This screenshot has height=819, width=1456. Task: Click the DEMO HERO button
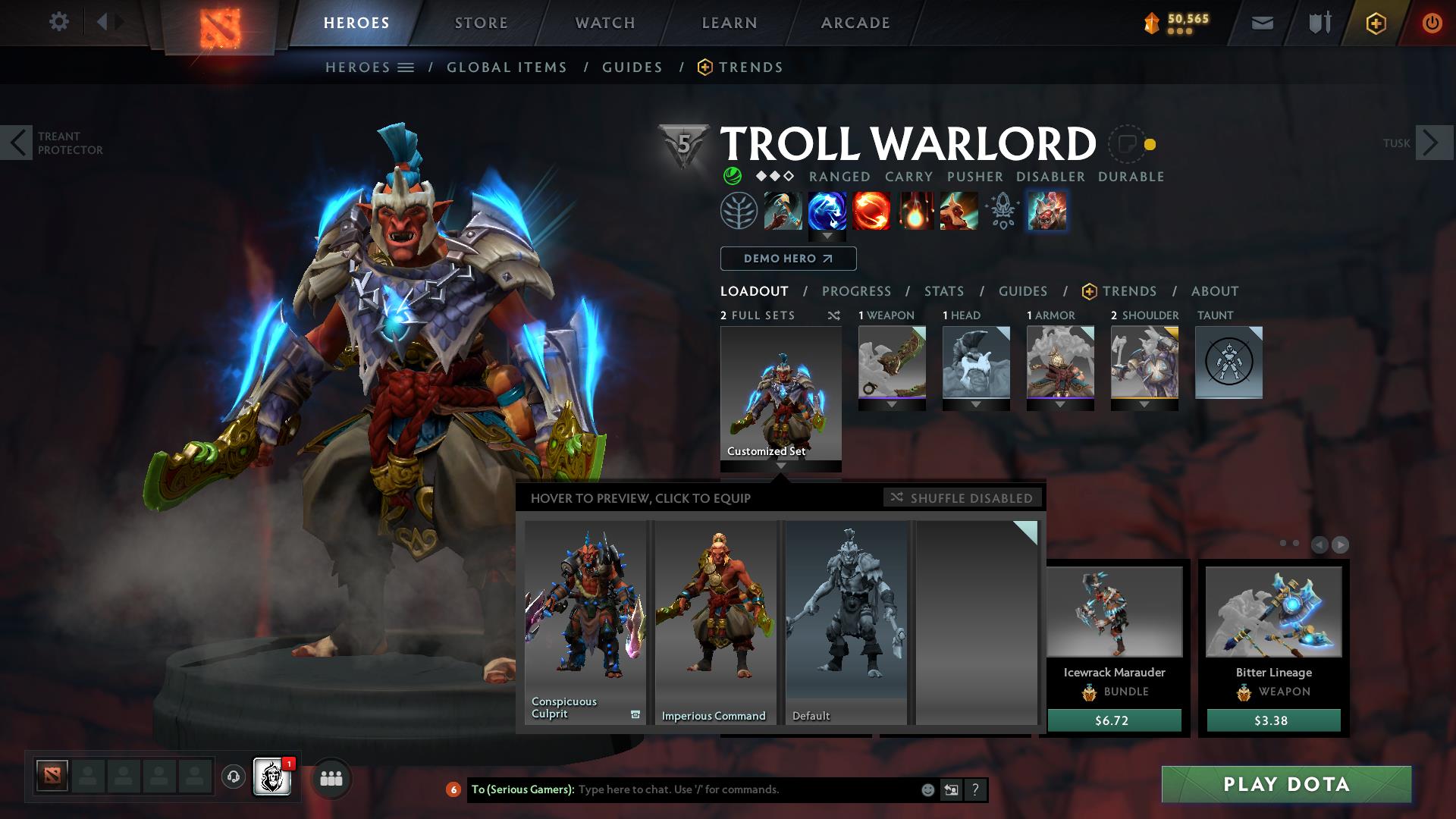coord(787,259)
